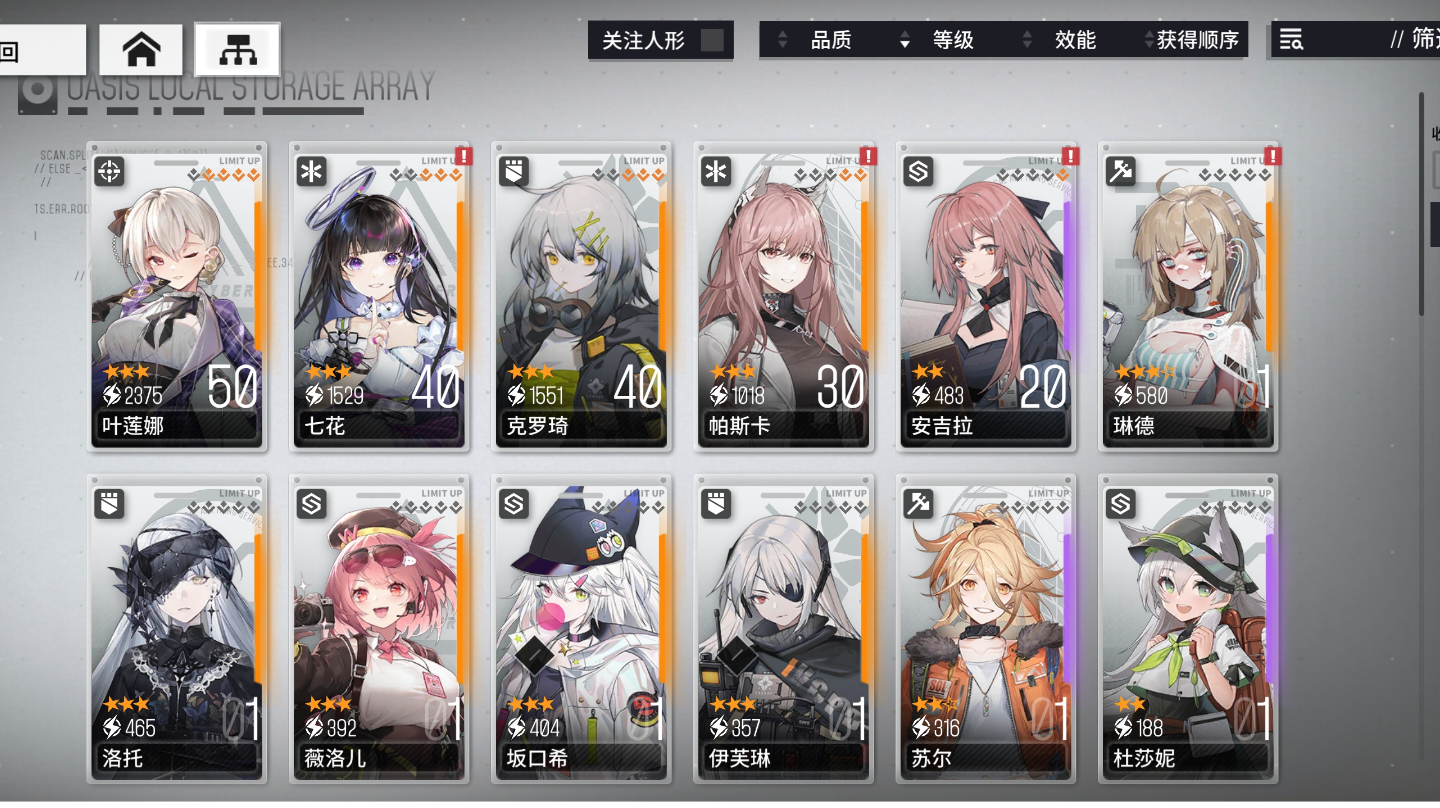Select 苏尔's character card
Screen dimensions: 1440x808
(x=985, y=630)
